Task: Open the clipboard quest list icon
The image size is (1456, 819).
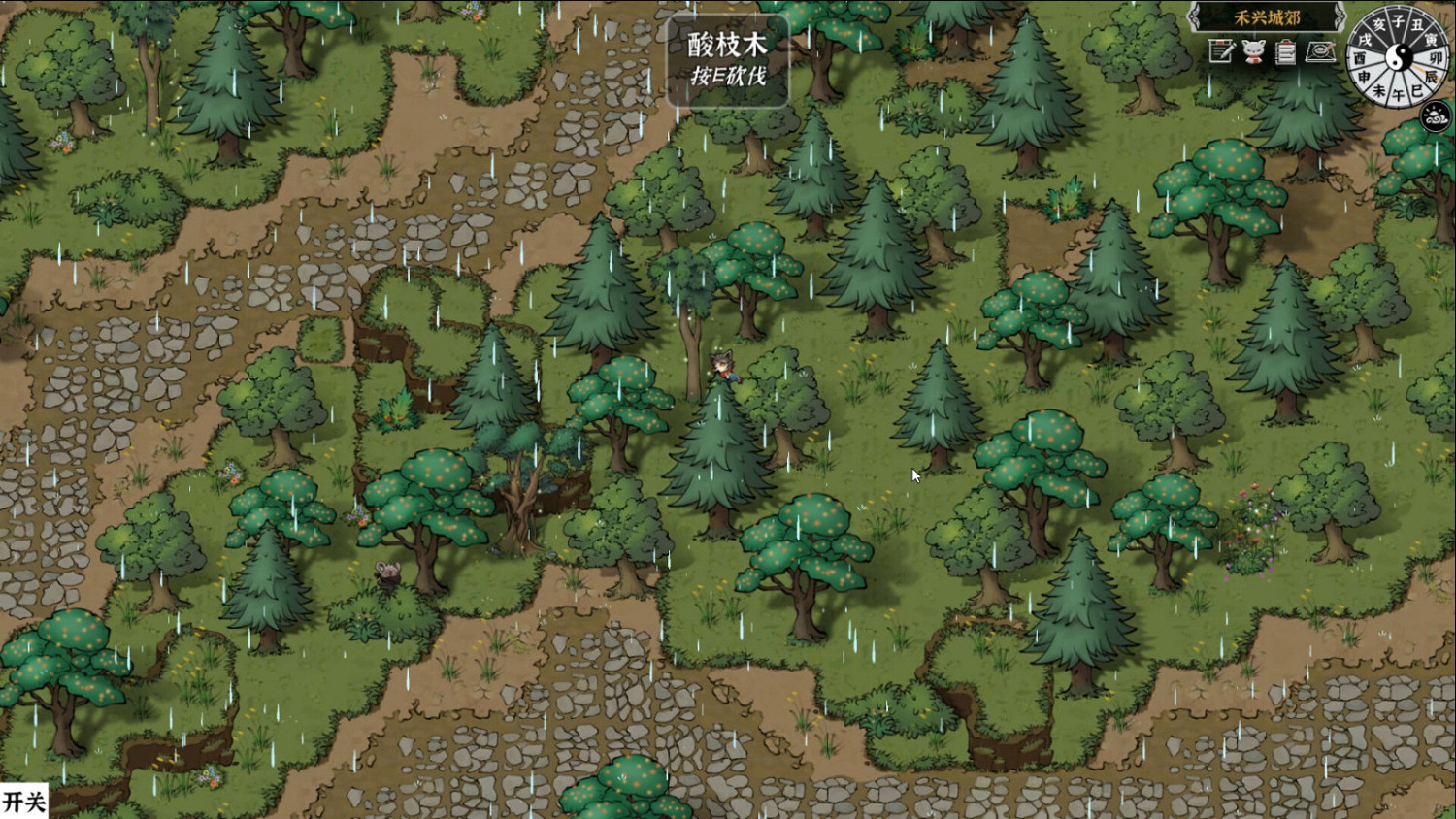Action: 1285,50
